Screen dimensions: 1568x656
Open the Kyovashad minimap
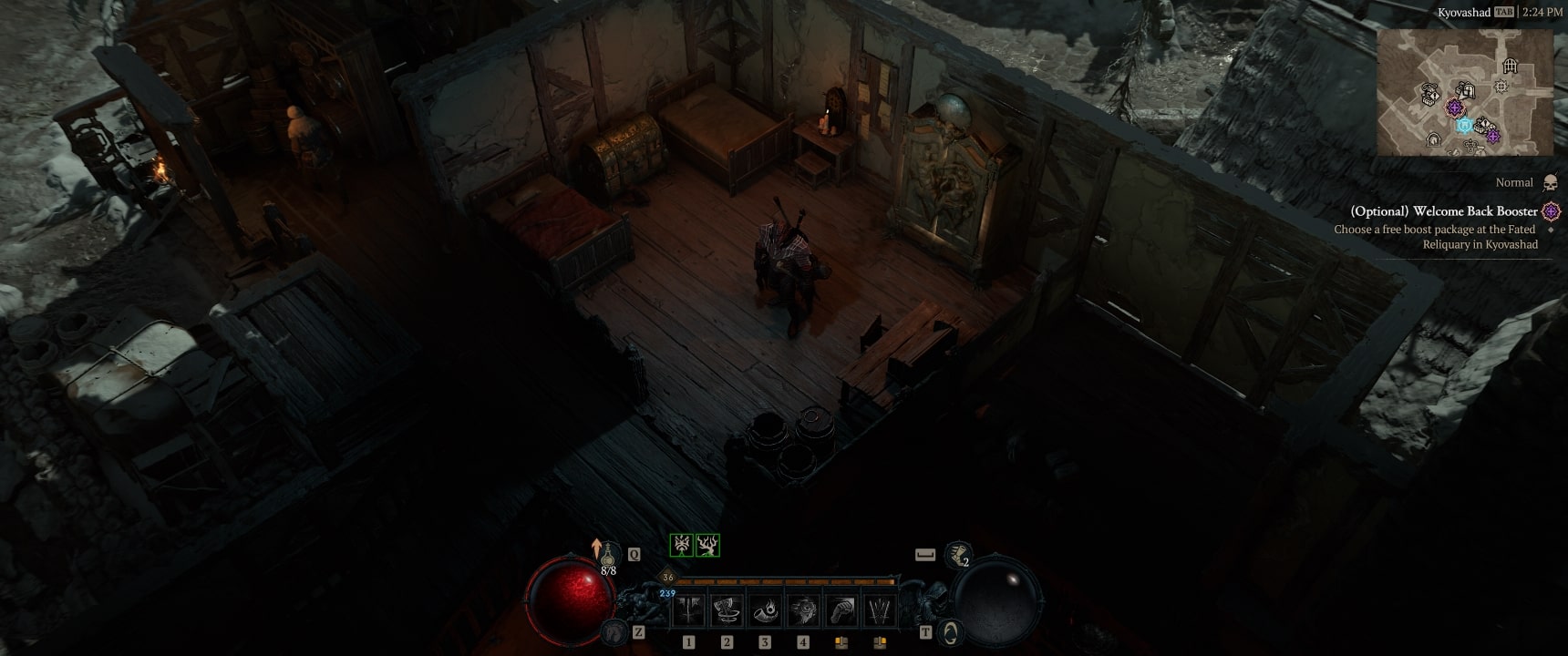1465,91
